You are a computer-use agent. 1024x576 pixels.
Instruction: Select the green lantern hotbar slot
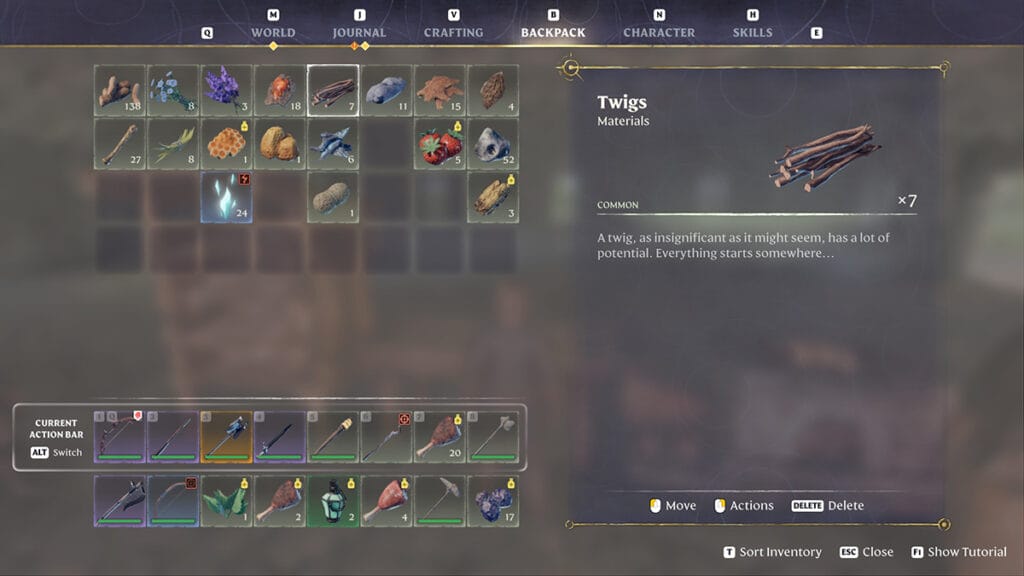point(333,500)
